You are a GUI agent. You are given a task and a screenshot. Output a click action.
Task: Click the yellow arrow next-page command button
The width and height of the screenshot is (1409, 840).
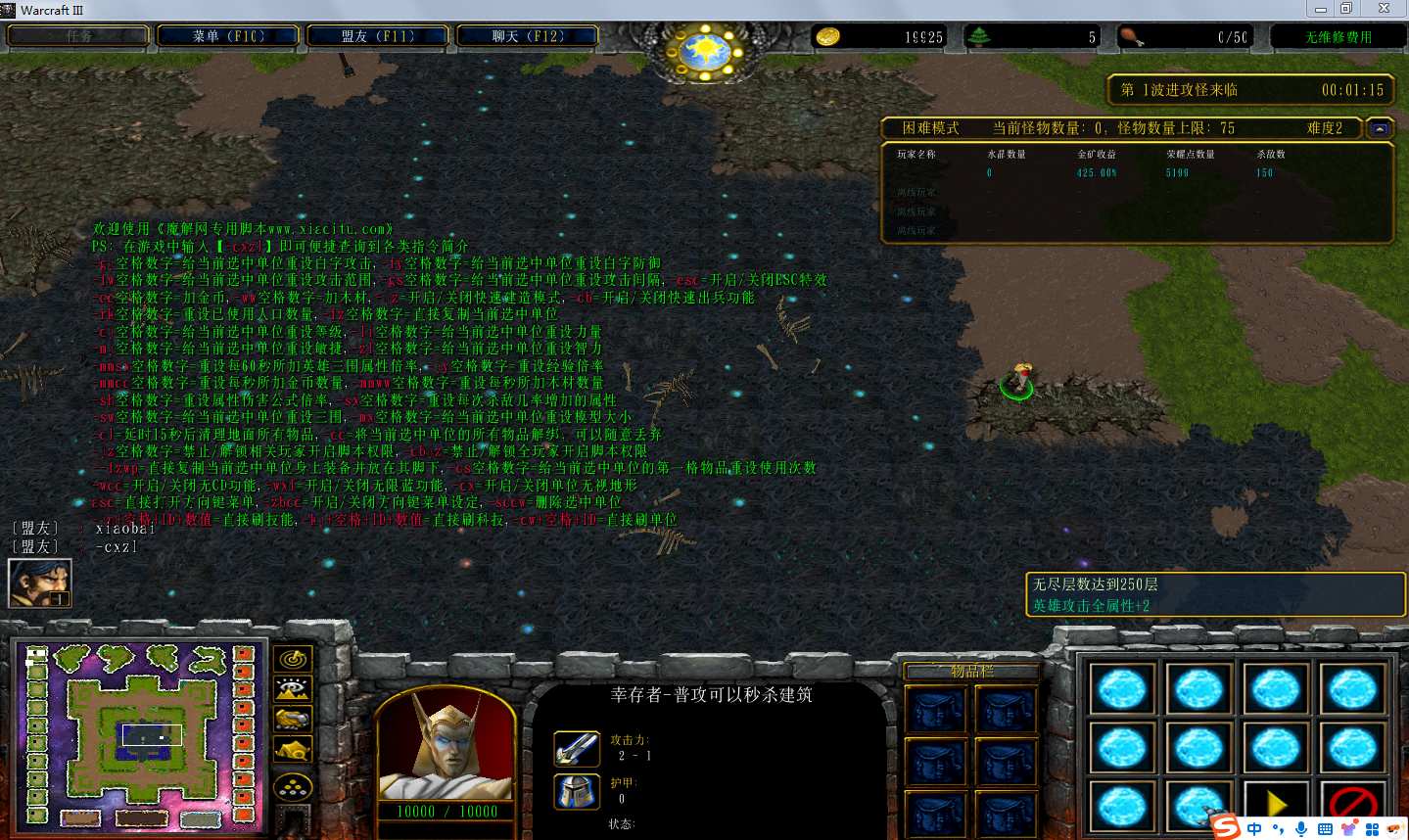coord(1276,804)
